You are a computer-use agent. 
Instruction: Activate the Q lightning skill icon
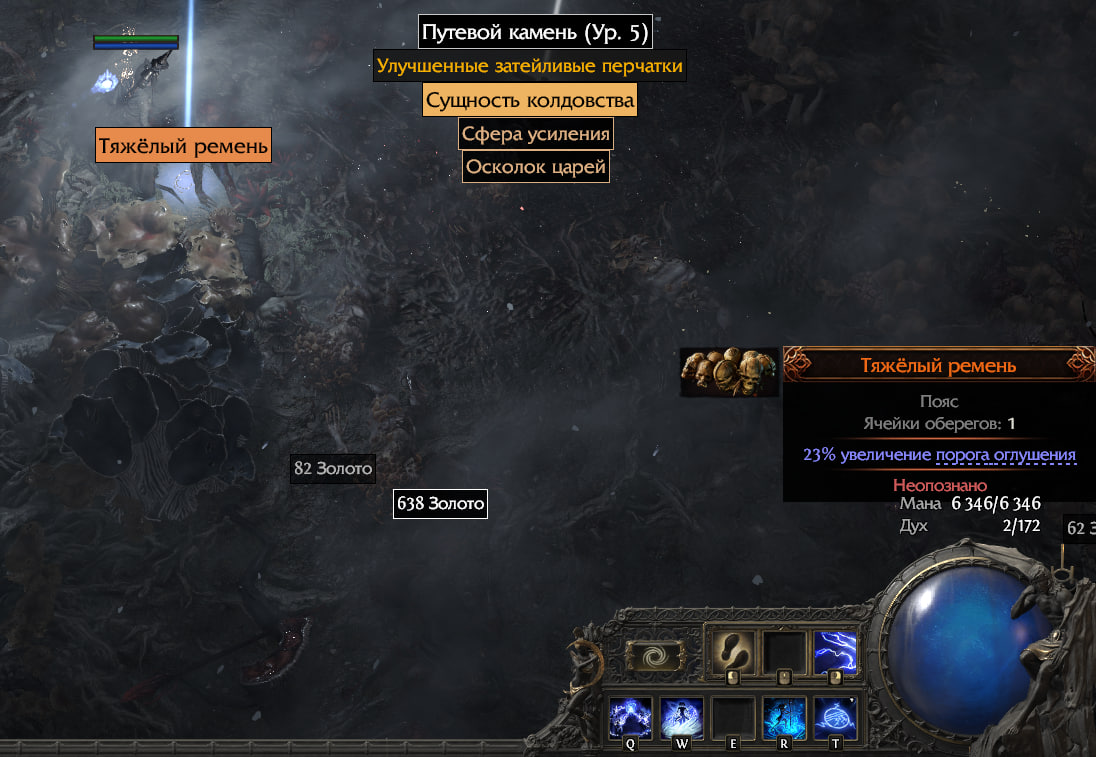(x=631, y=718)
